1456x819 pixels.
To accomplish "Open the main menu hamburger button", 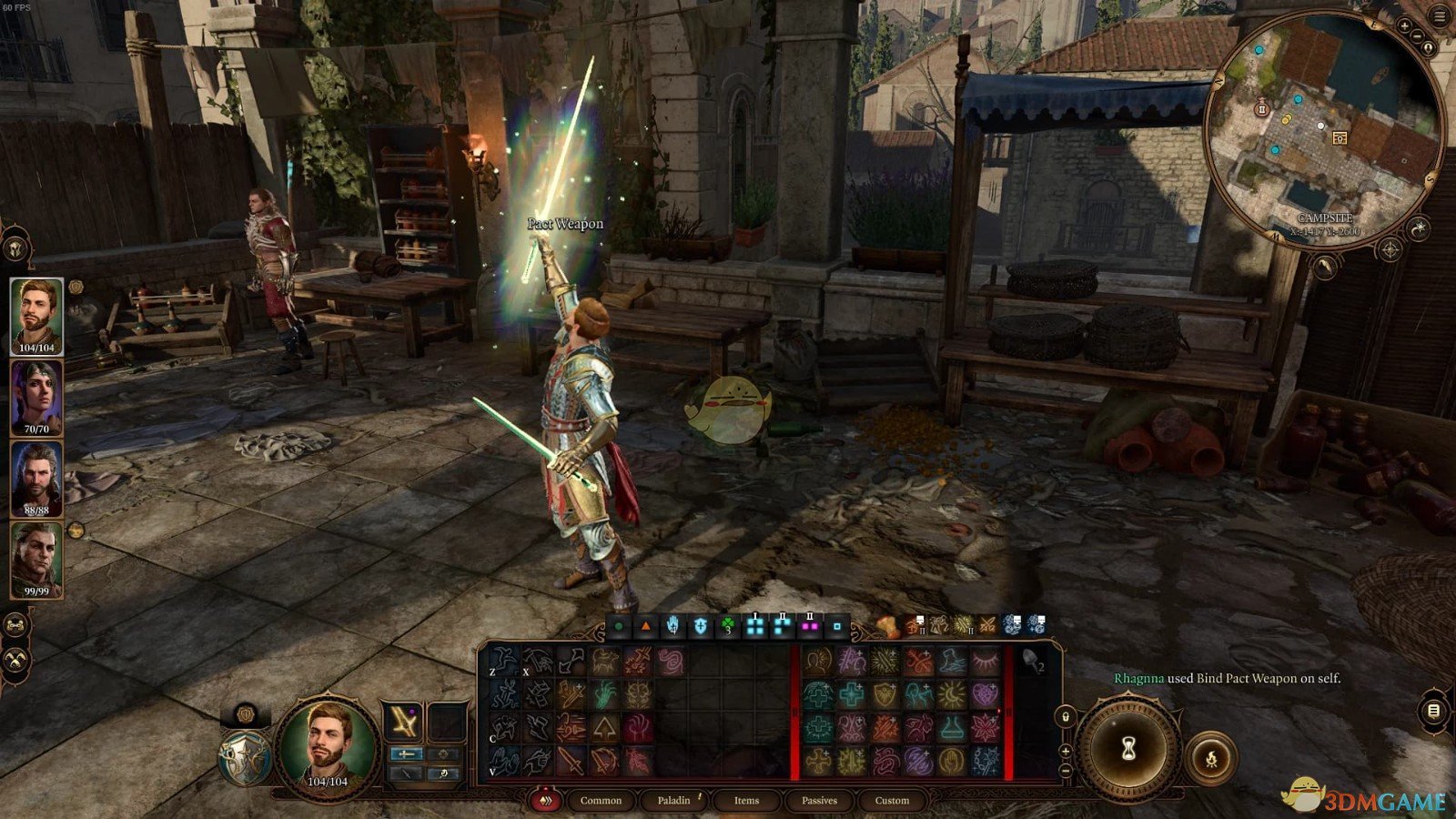I will click(1441, 16).
